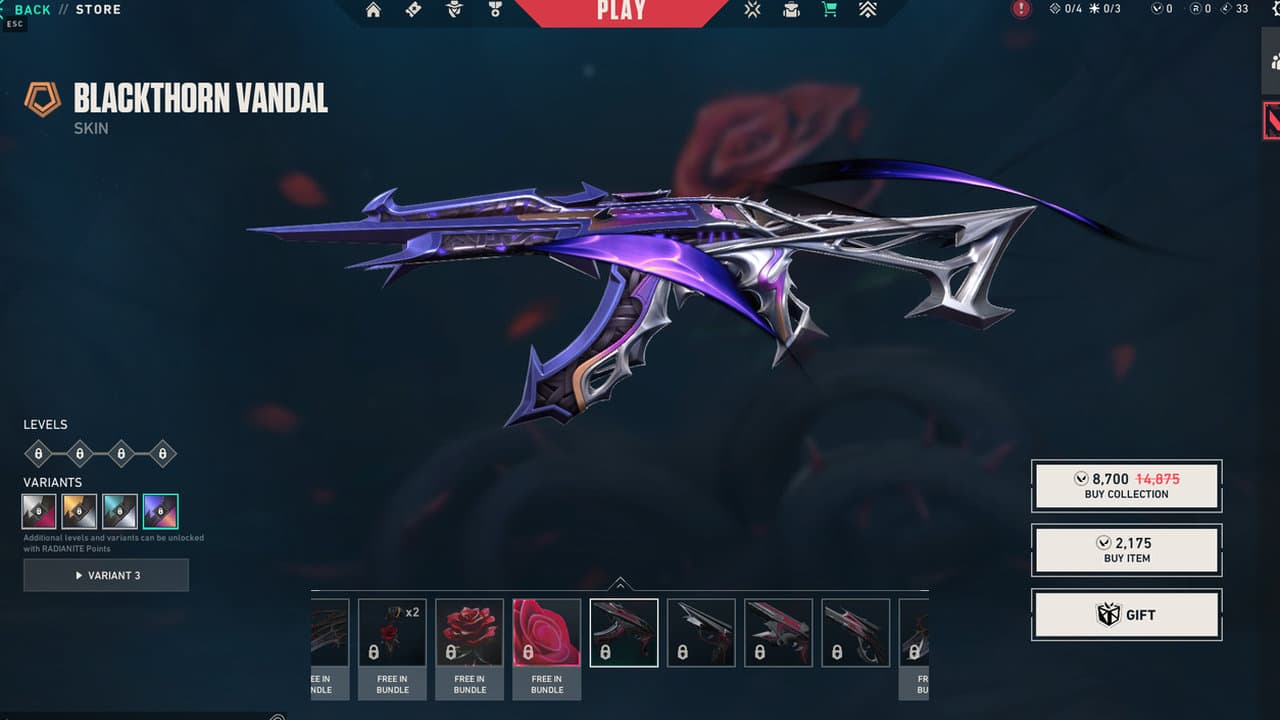Select Variant 1 of Blackthorn Vandal
1280x720 pixels.
(x=39, y=511)
